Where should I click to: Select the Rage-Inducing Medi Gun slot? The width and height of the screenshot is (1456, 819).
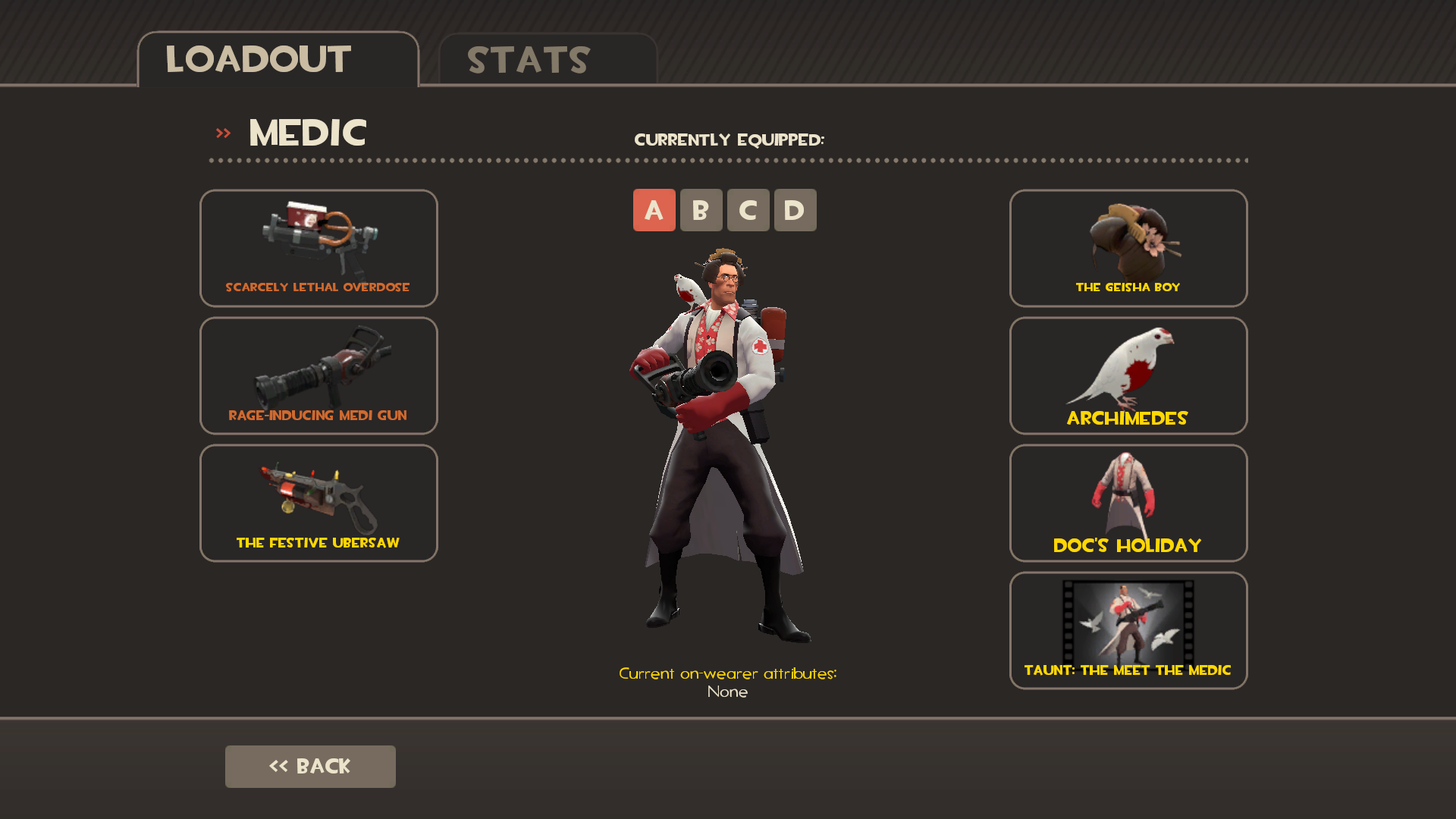click(318, 375)
